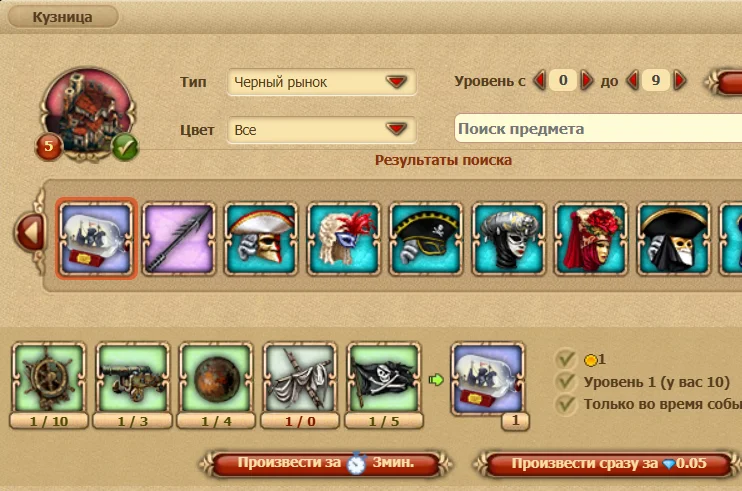Choose the gold mask with tricorn hat
The image size is (742, 491).
coord(261,239)
